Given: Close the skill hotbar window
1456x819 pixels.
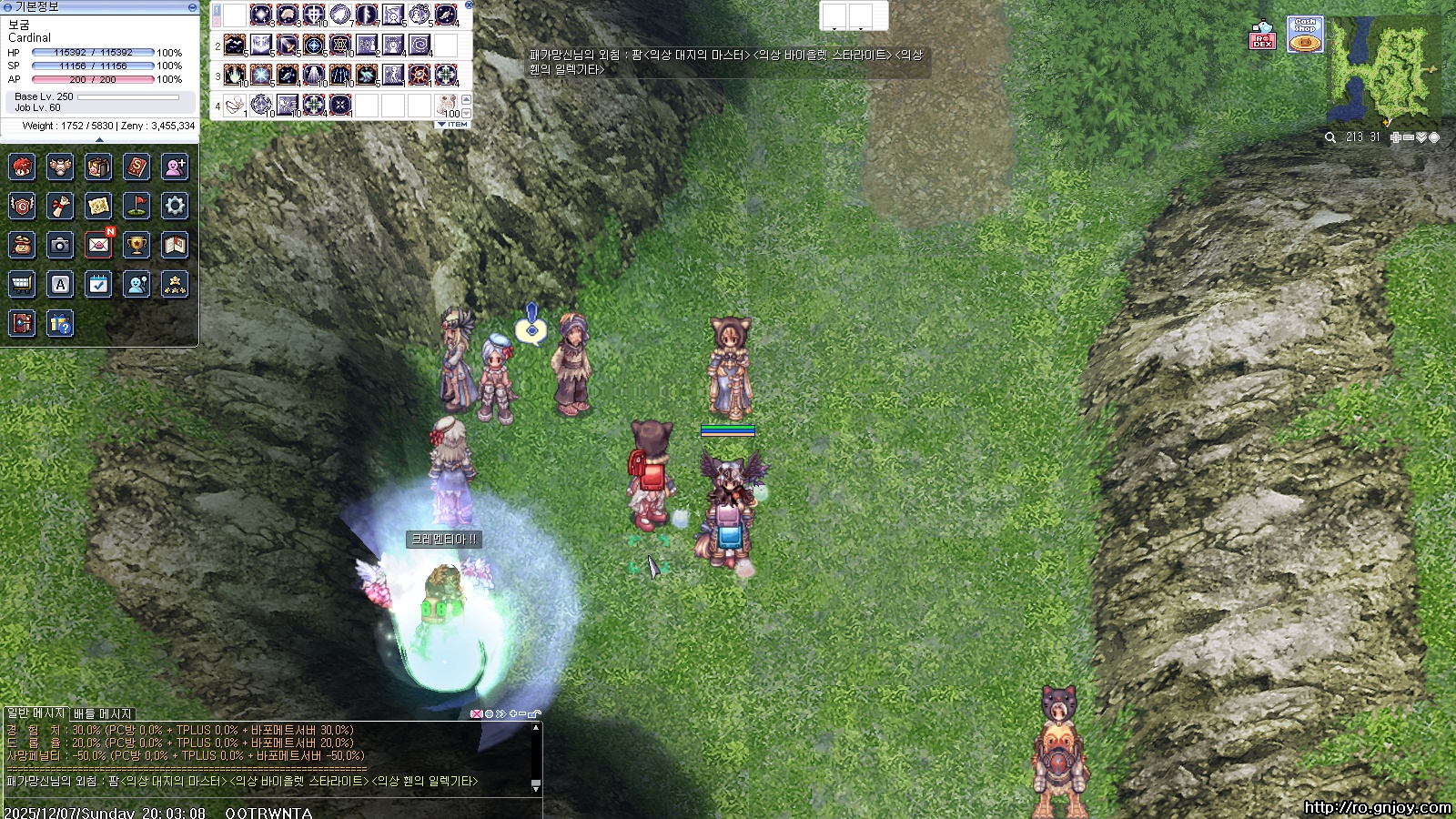Looking at the screenshot, I should (x=469, y=5).
